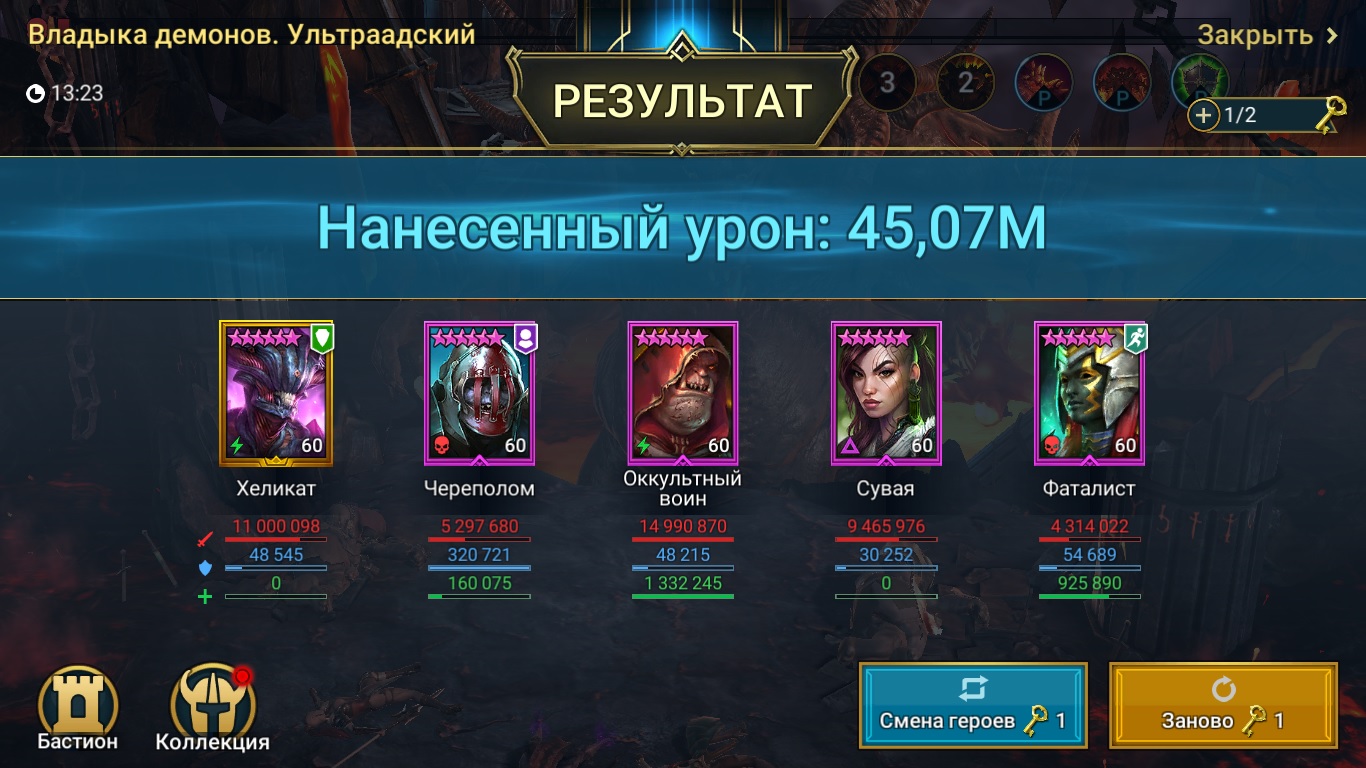Image resolution: width=1366 pixels, height=768 pixels.
Task: Click the green healing bar under Оккультный воин
Action: tap(683, 594)
